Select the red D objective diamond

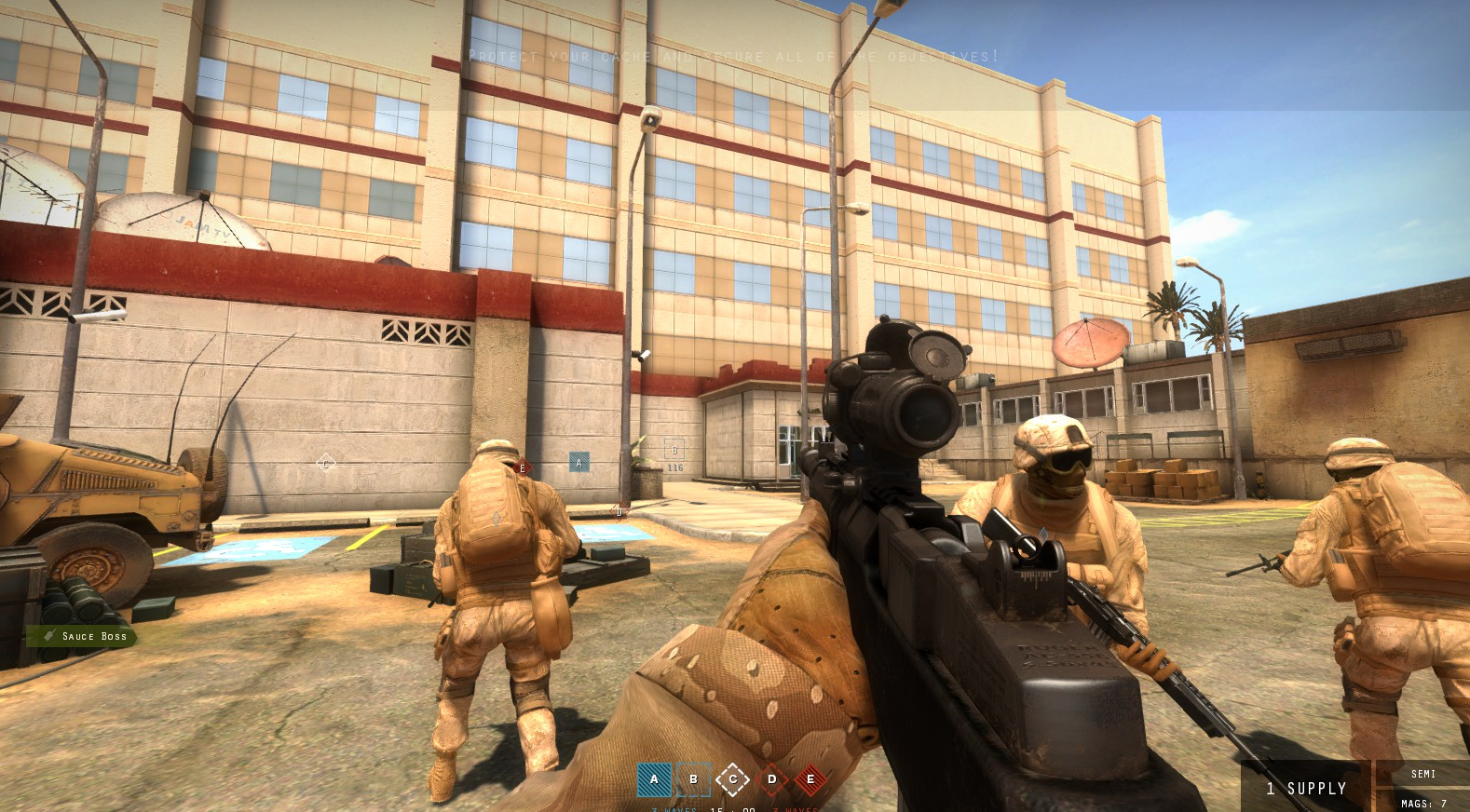(x=772, y=779)
